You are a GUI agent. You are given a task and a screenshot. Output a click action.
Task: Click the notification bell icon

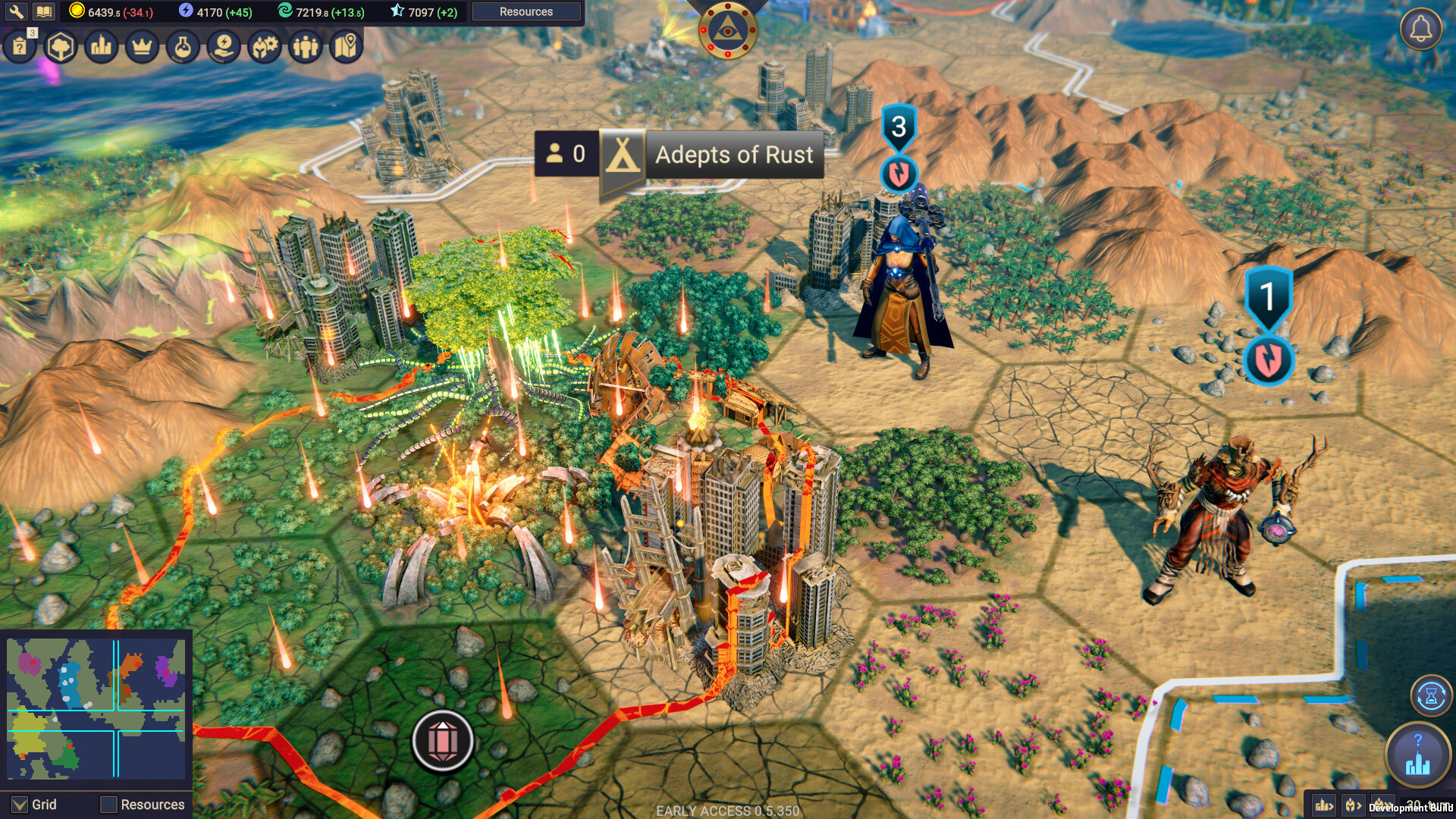1420,30
